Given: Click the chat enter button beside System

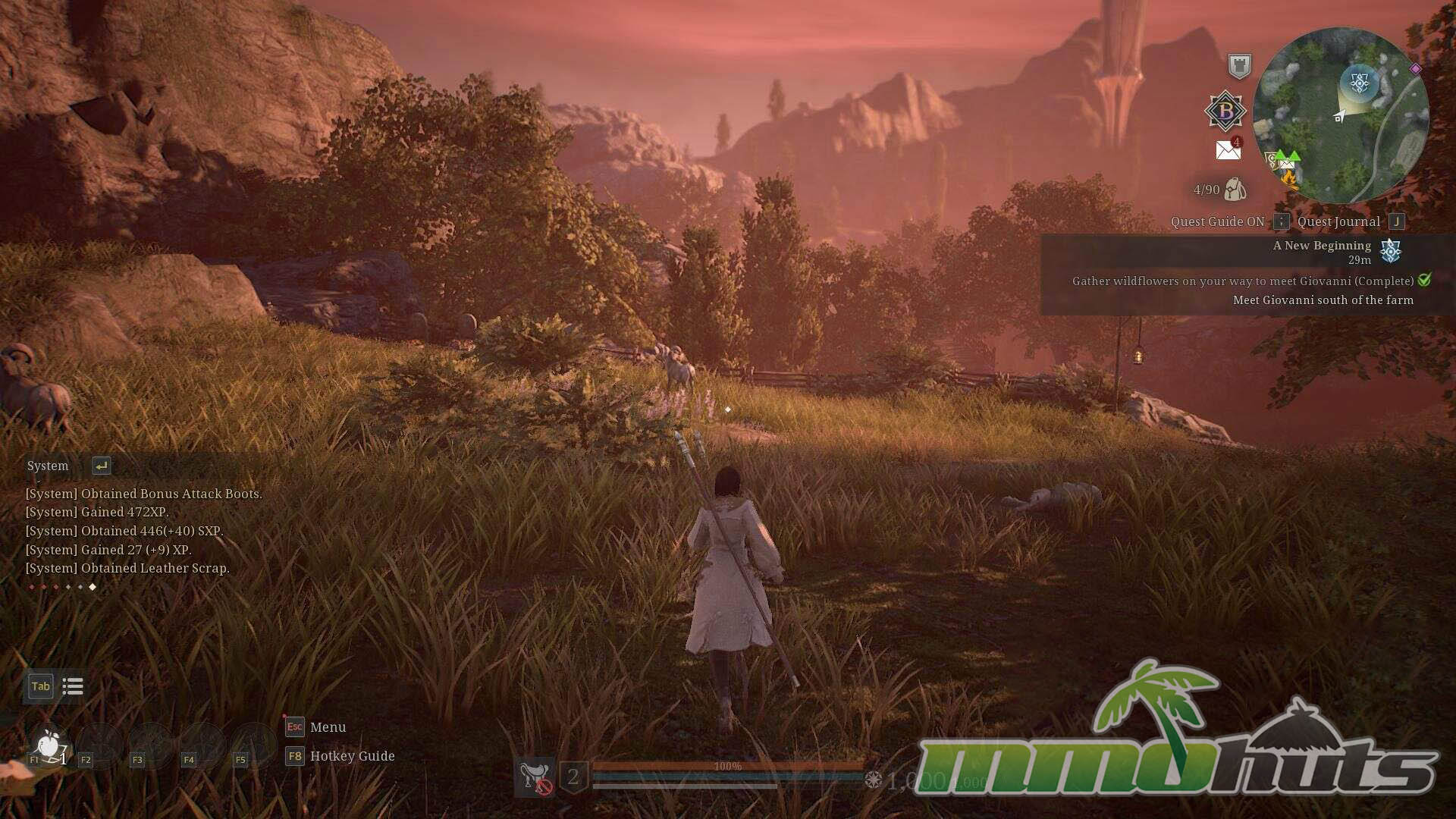Looking at the screenshot, I should click(x=101, y=466).
